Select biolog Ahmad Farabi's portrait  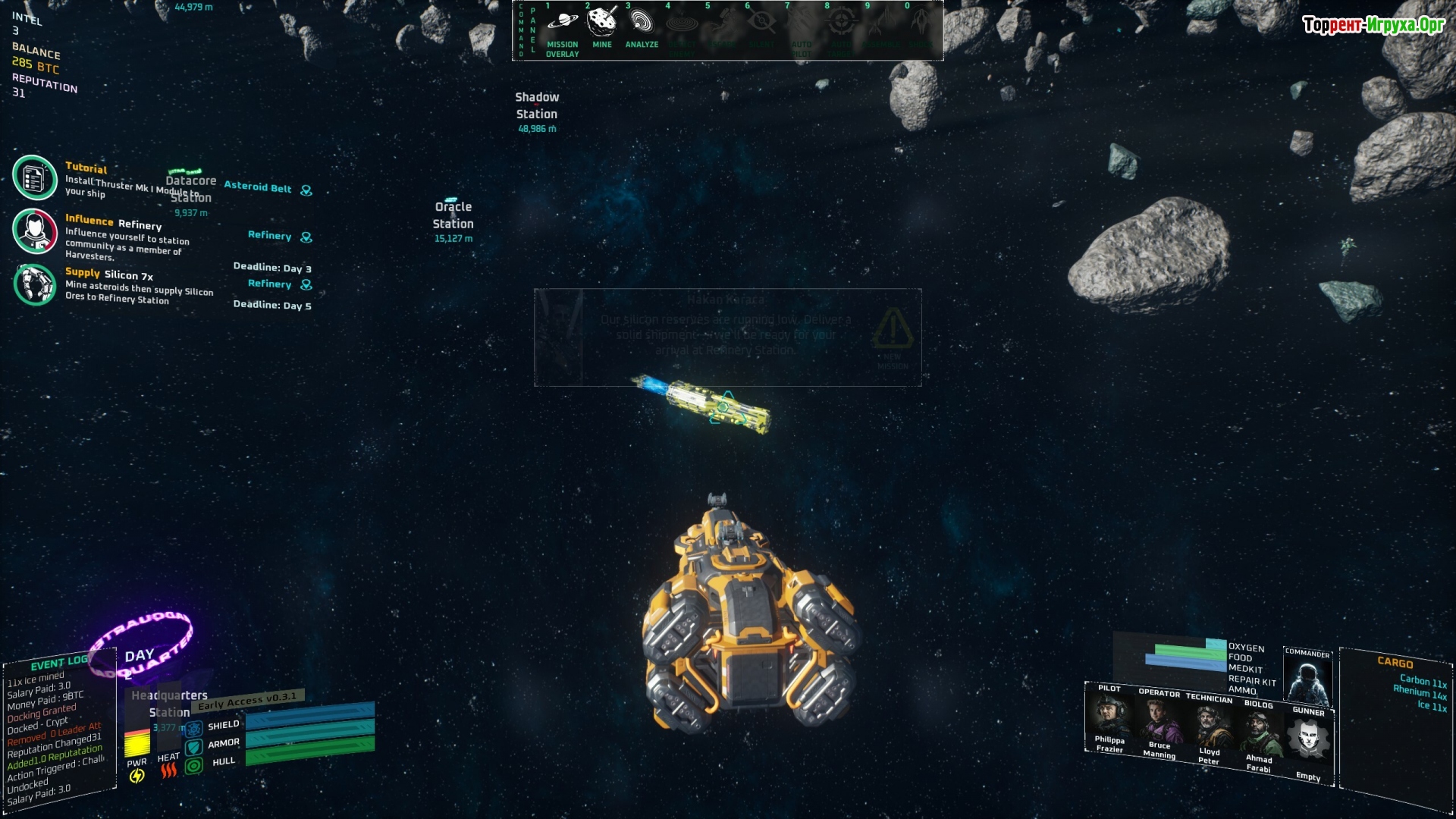(1259, 733)
